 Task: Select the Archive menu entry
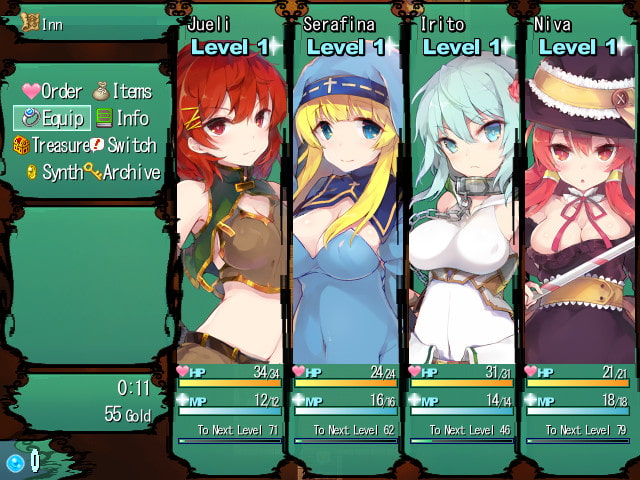(x=122, y=172)
